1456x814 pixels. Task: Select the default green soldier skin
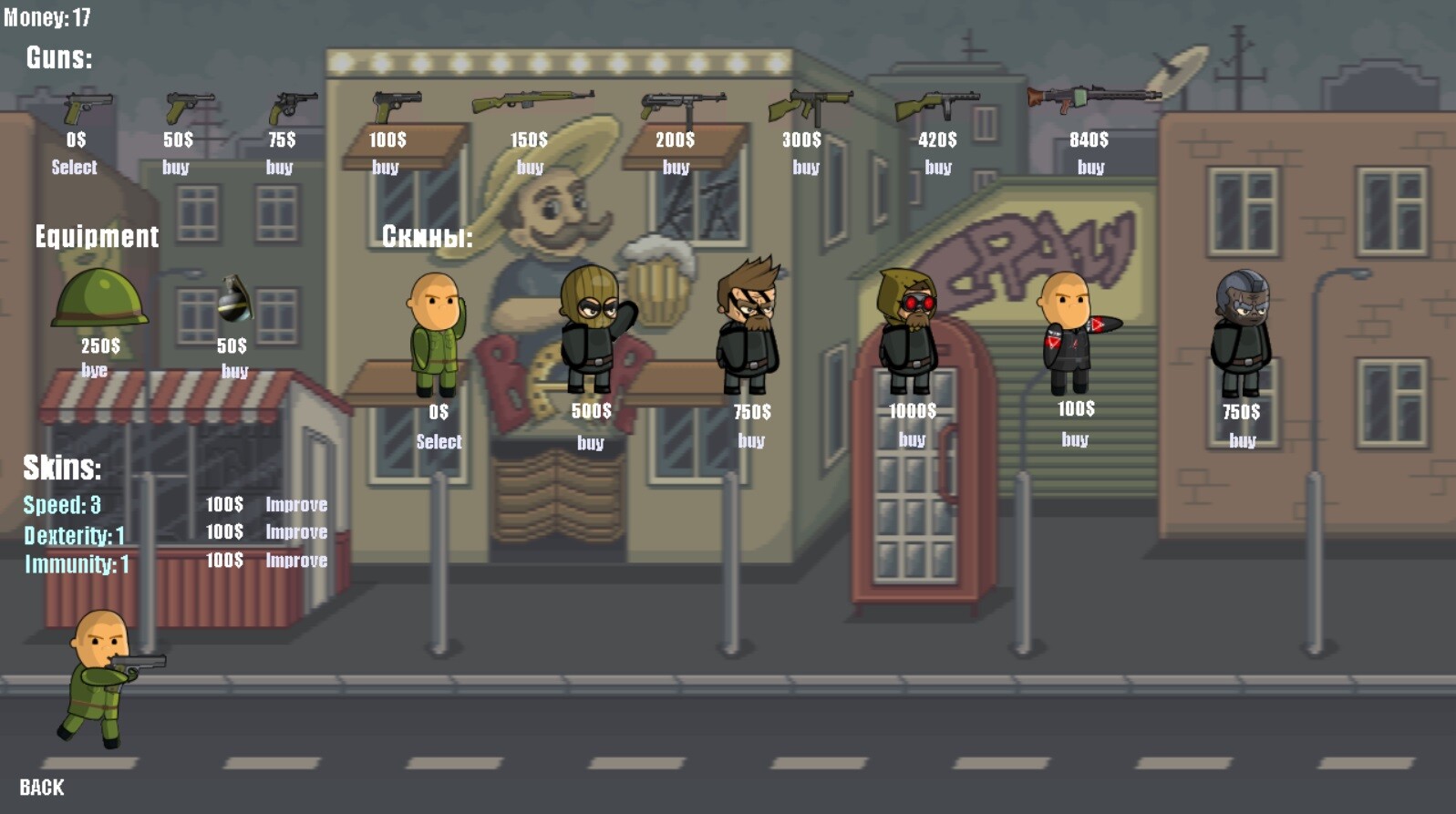(439, 442)
